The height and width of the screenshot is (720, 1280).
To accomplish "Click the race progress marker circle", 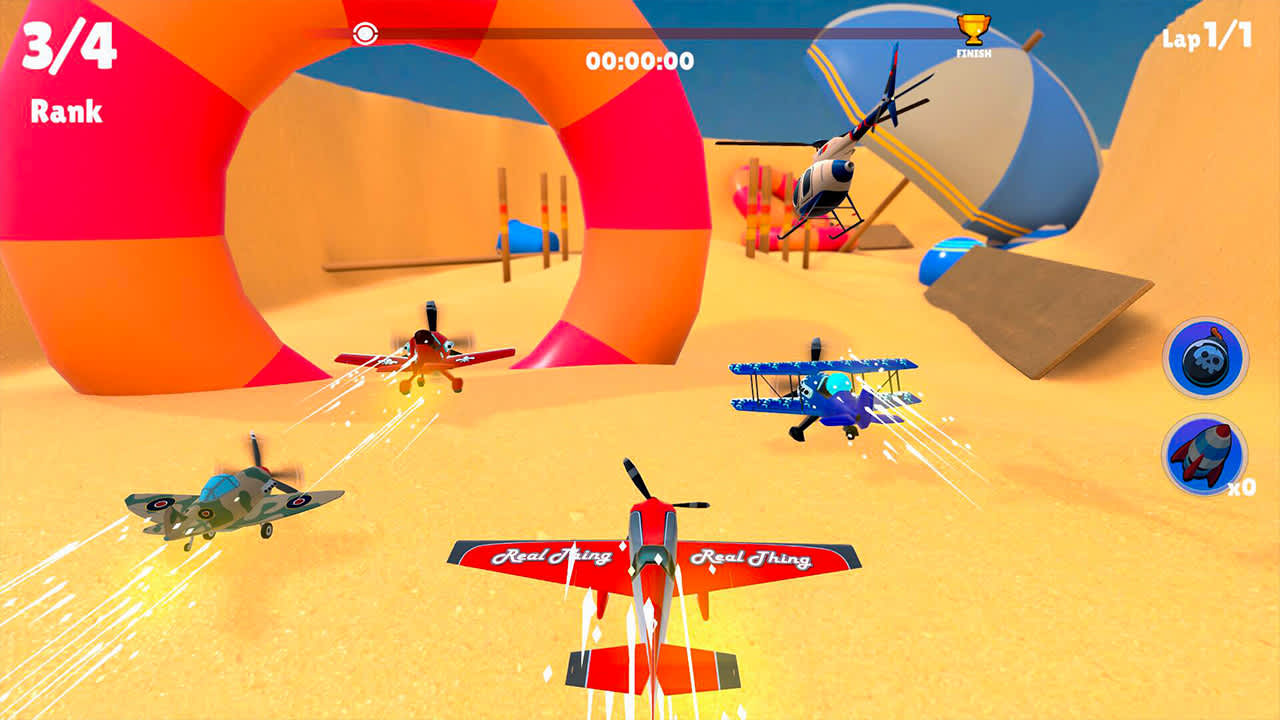I will click(365, 32).
